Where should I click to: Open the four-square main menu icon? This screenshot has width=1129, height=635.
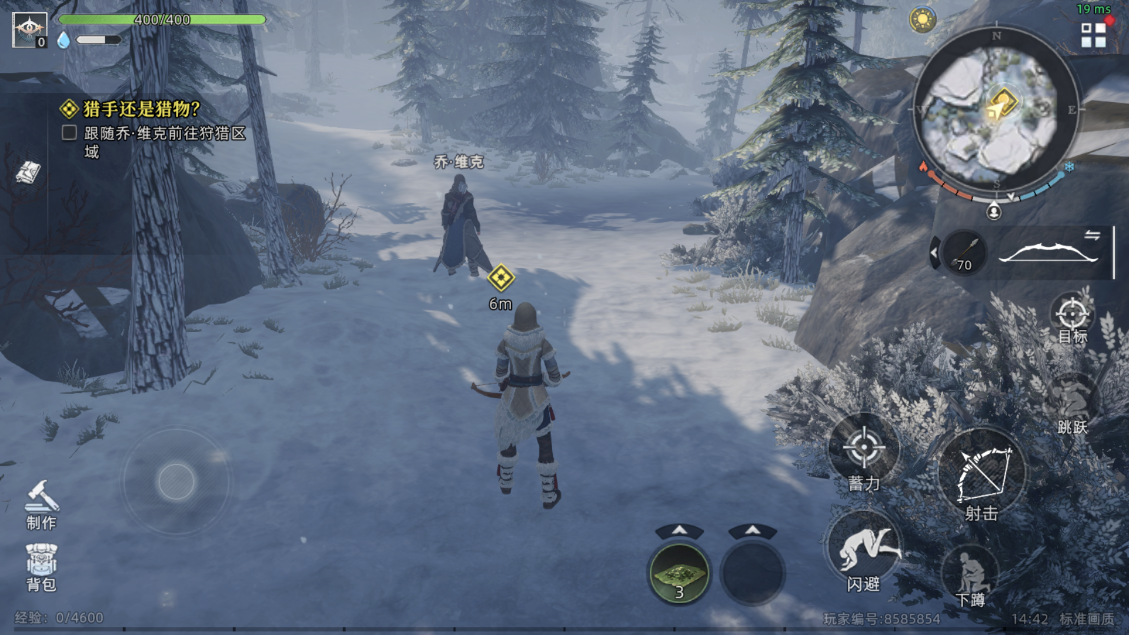point(1093,36)
